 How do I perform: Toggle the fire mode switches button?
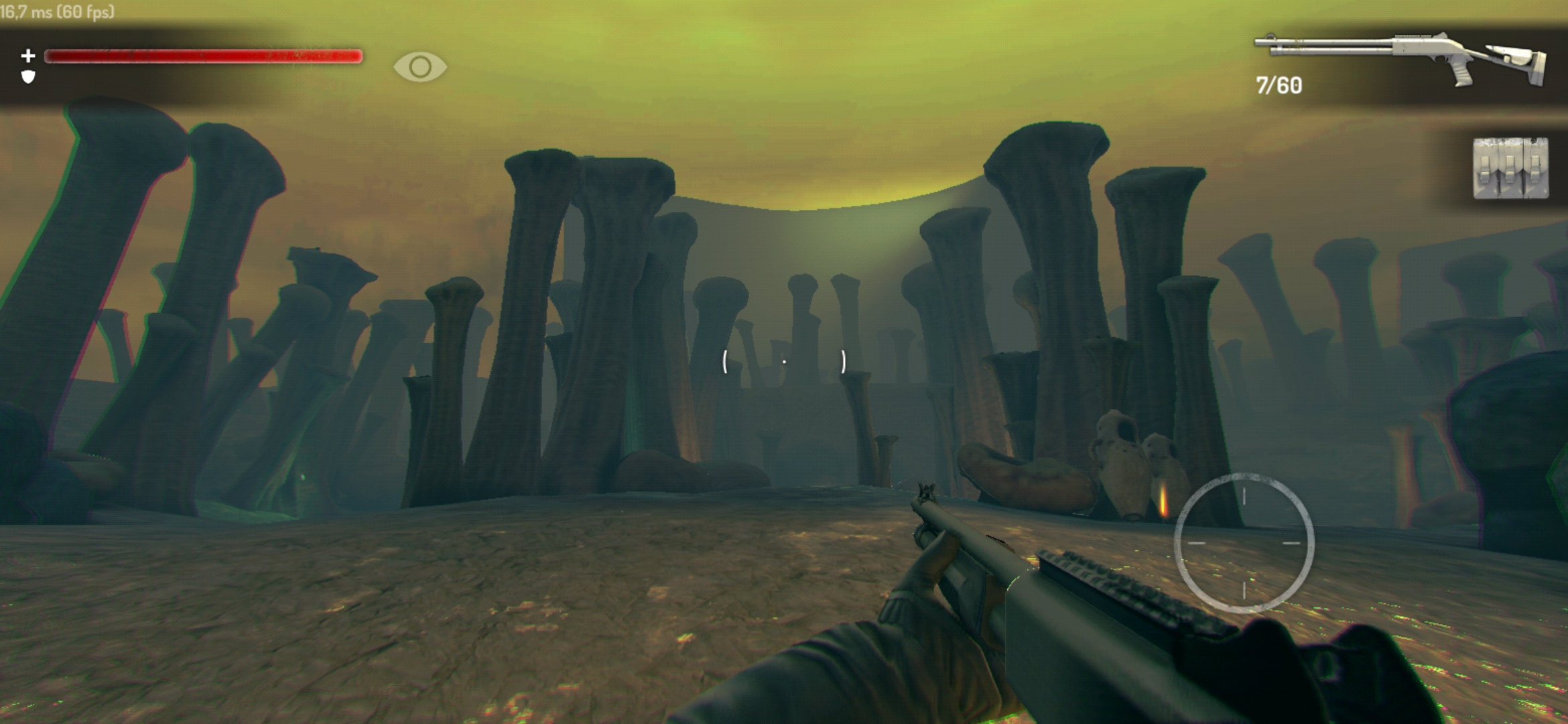(1510, 168)
